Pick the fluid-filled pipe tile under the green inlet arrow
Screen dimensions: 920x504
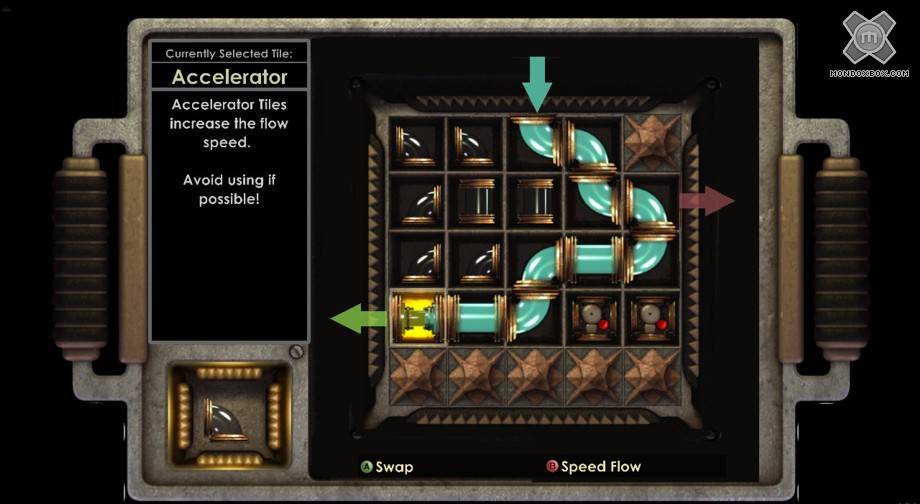tap(537, 143)
